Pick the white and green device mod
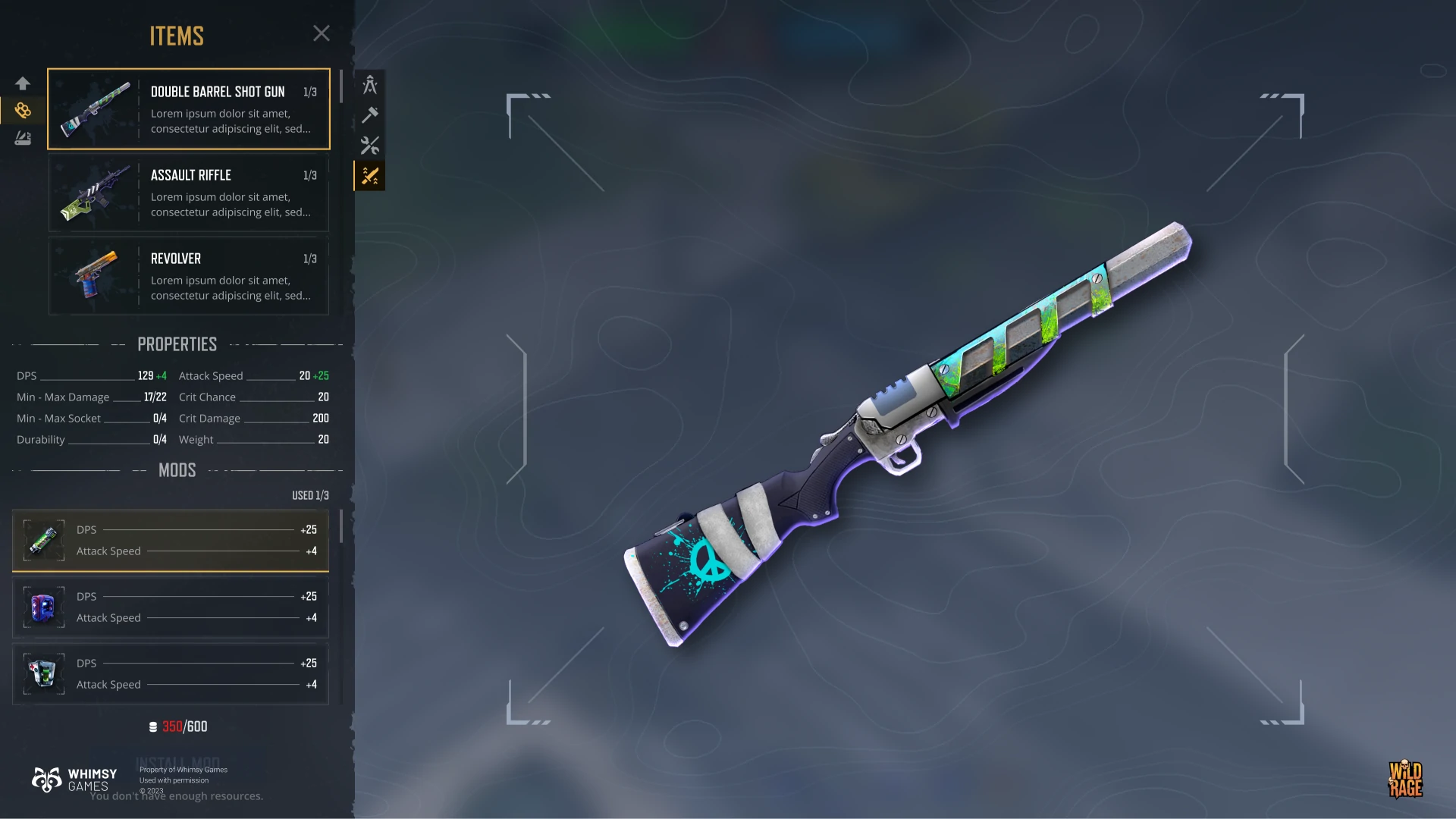This screenshot has height=819, width=1456. pos(171,674)
